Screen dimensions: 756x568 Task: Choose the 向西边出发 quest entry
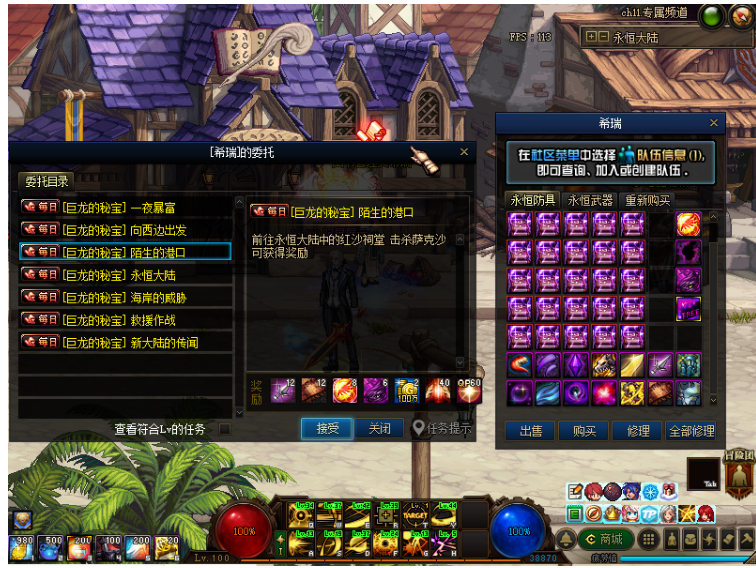click(x=126, y=230)
